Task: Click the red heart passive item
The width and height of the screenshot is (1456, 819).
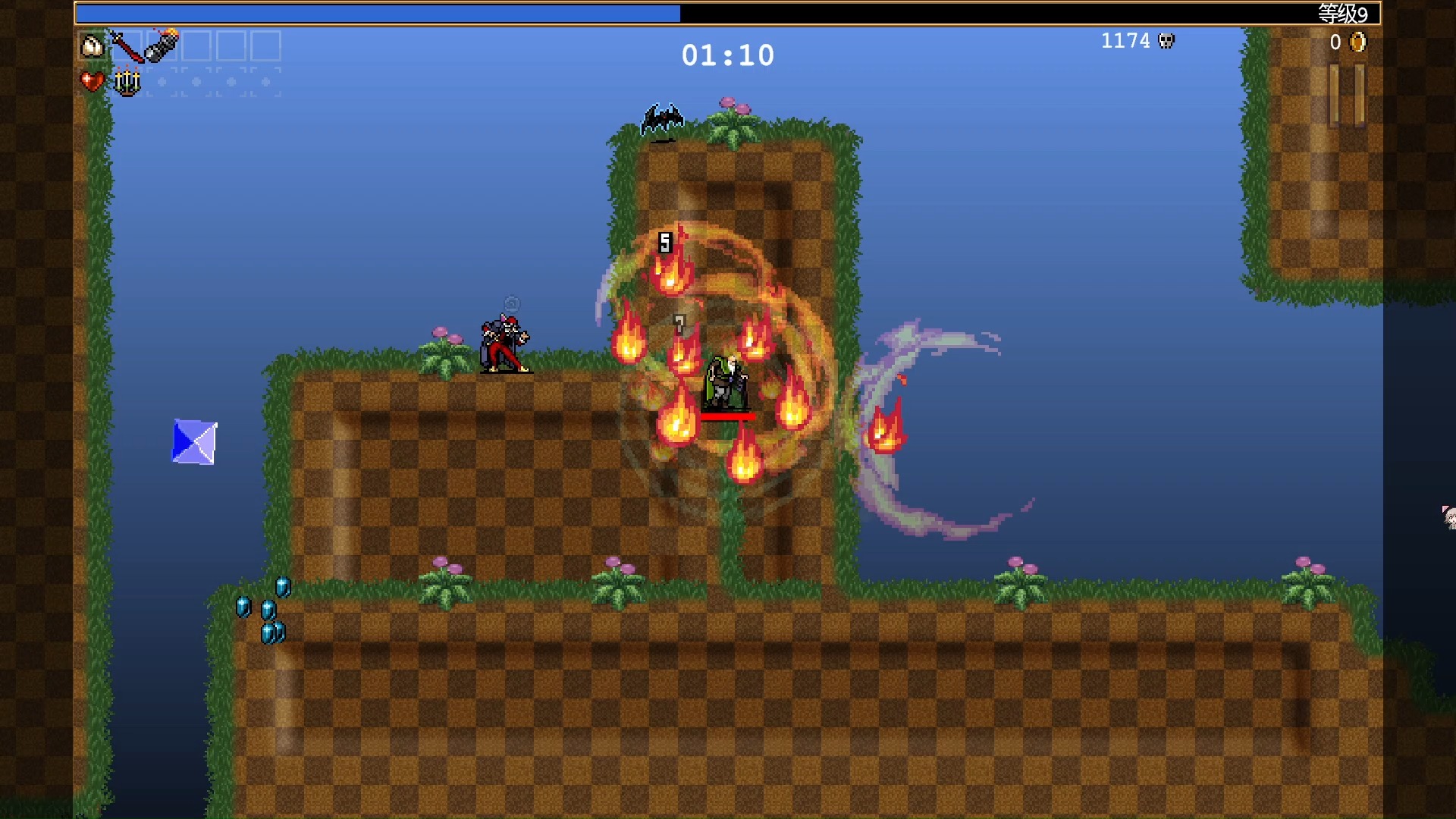Action: 93,81
